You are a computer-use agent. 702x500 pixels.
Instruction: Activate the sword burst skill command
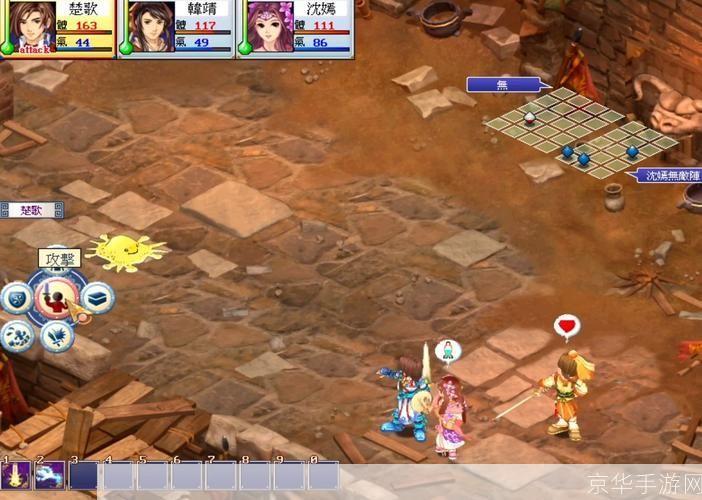[59, 335]
